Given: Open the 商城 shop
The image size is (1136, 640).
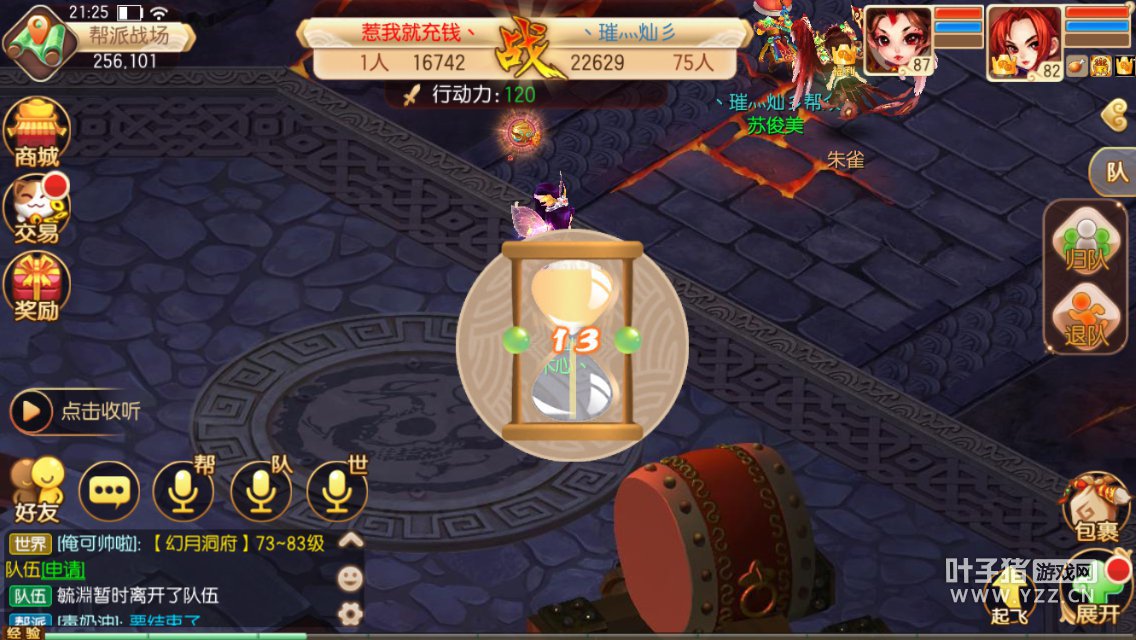Looking at the screenshot, I should click(37, 132).
